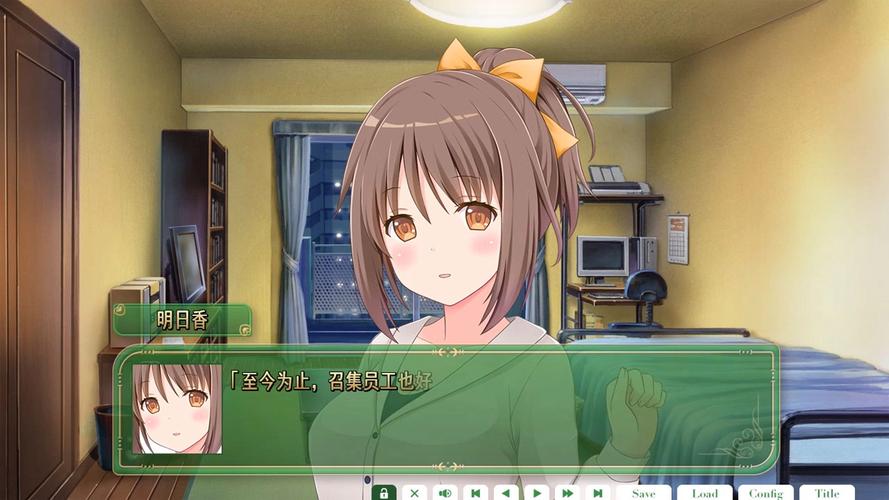Open the Save menu
889x500 pixels.
coord(643,493)
